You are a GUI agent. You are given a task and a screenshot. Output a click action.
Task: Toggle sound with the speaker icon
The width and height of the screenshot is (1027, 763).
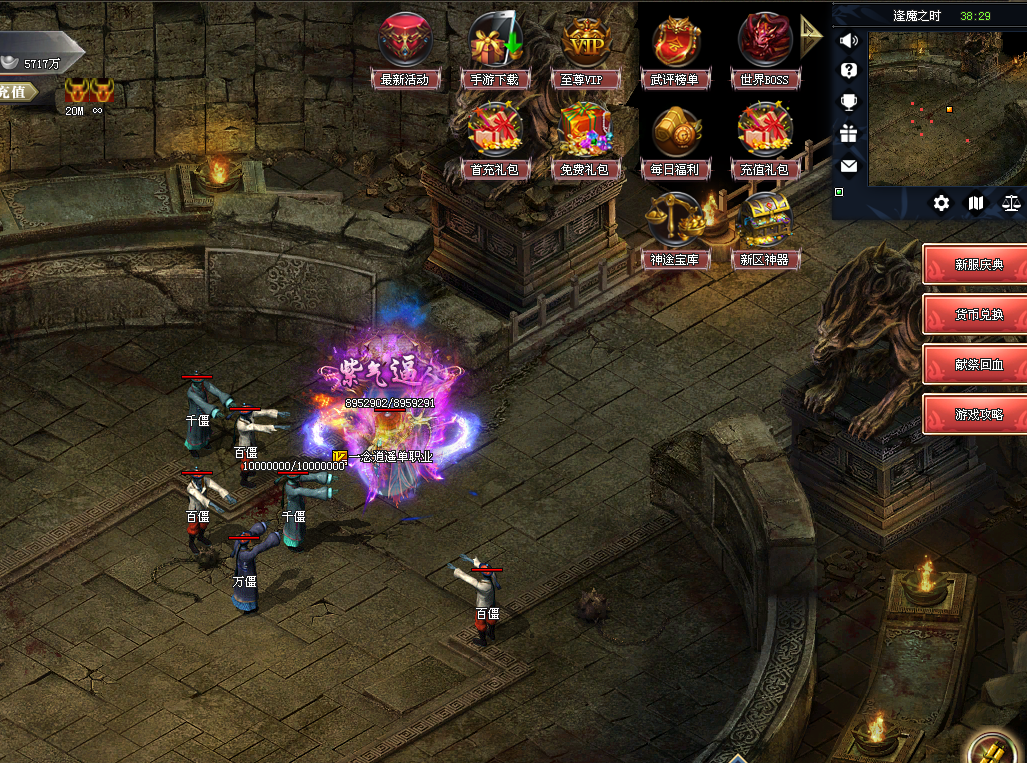[x=849, y=41]
